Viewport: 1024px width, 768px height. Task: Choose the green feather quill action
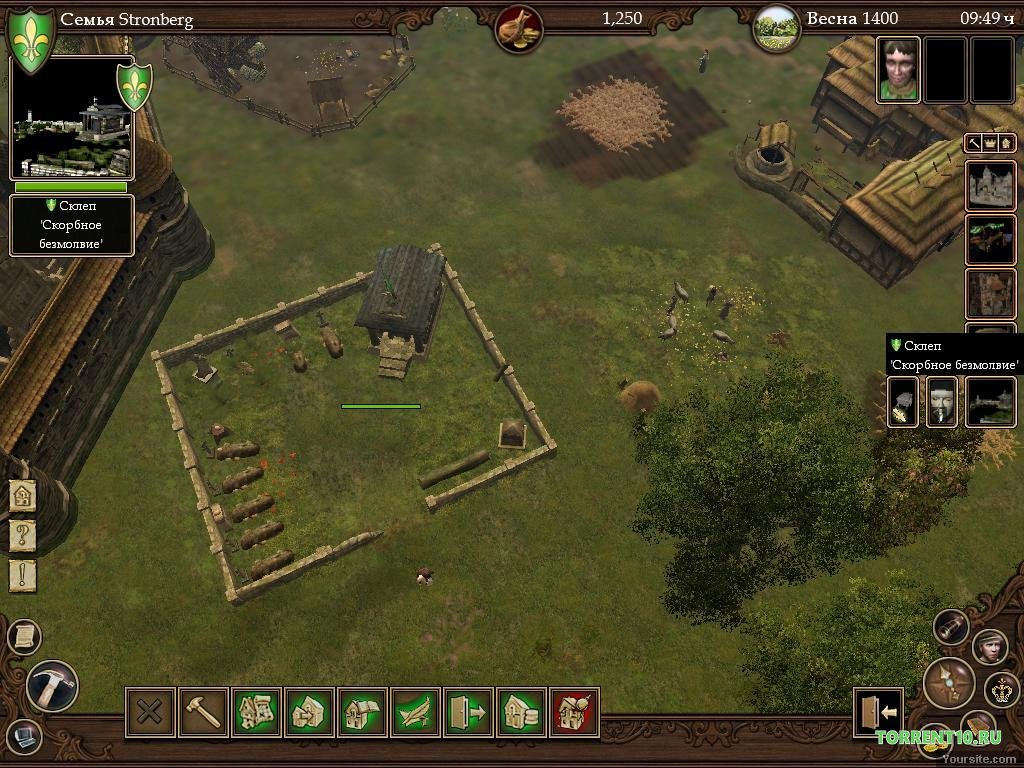[x=416, y=712]
